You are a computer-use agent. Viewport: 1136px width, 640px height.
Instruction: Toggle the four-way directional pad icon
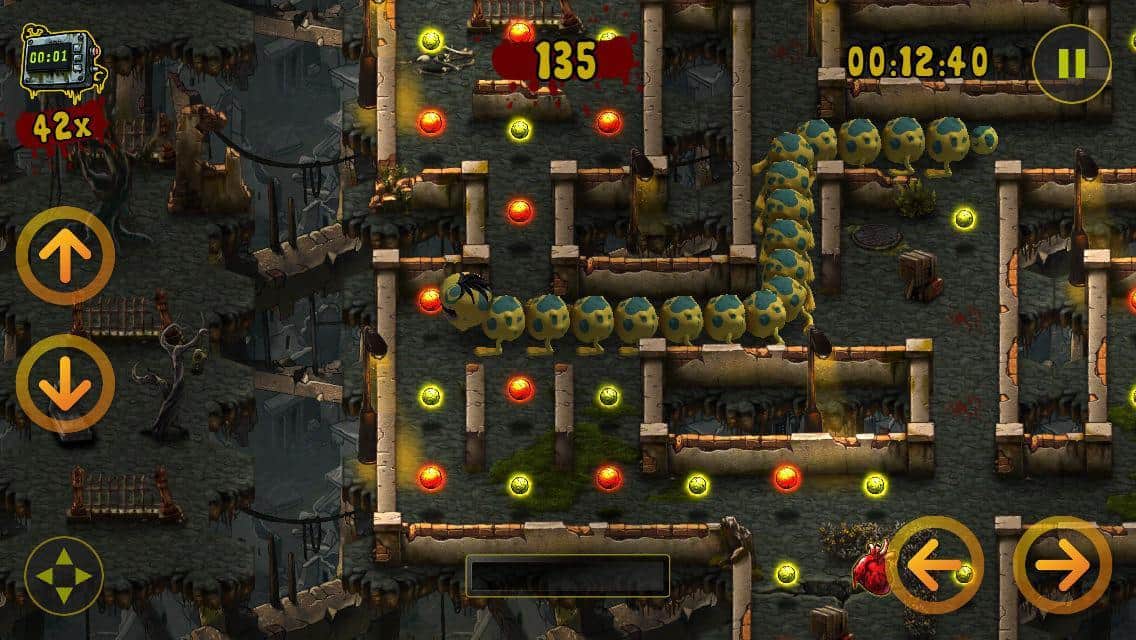coord(64,576)
